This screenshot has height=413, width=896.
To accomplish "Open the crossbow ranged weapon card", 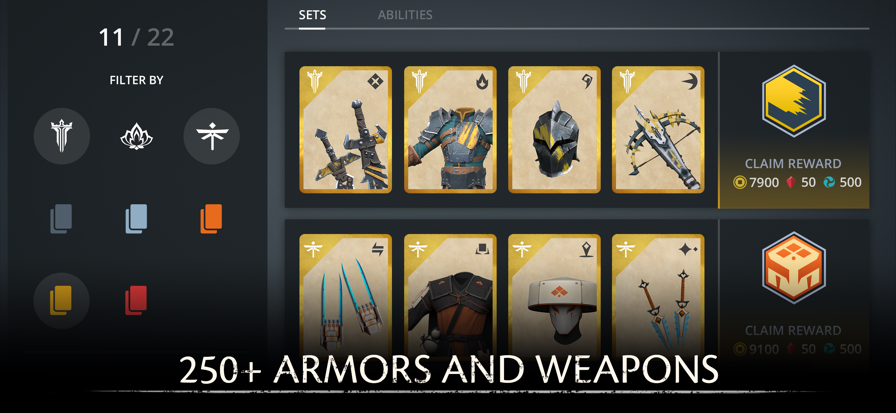I will point(658,129).
